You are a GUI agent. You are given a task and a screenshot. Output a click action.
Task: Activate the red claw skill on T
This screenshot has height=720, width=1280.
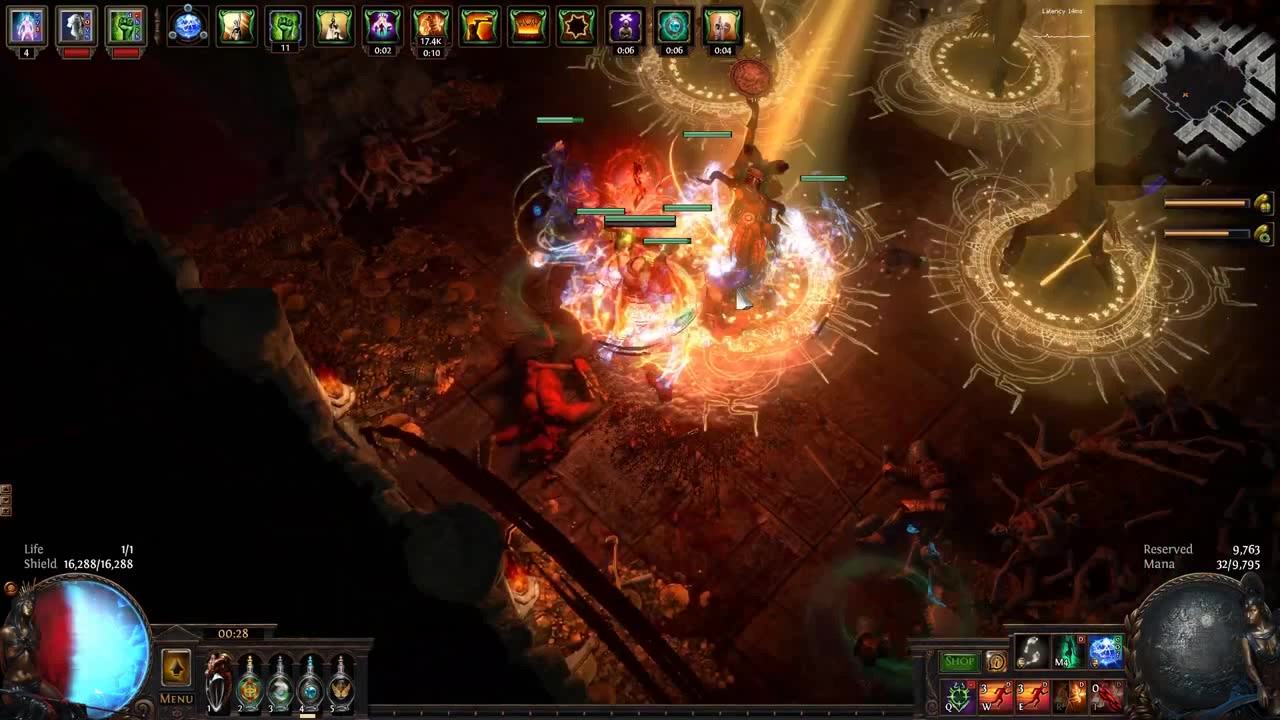(1106, 695)
